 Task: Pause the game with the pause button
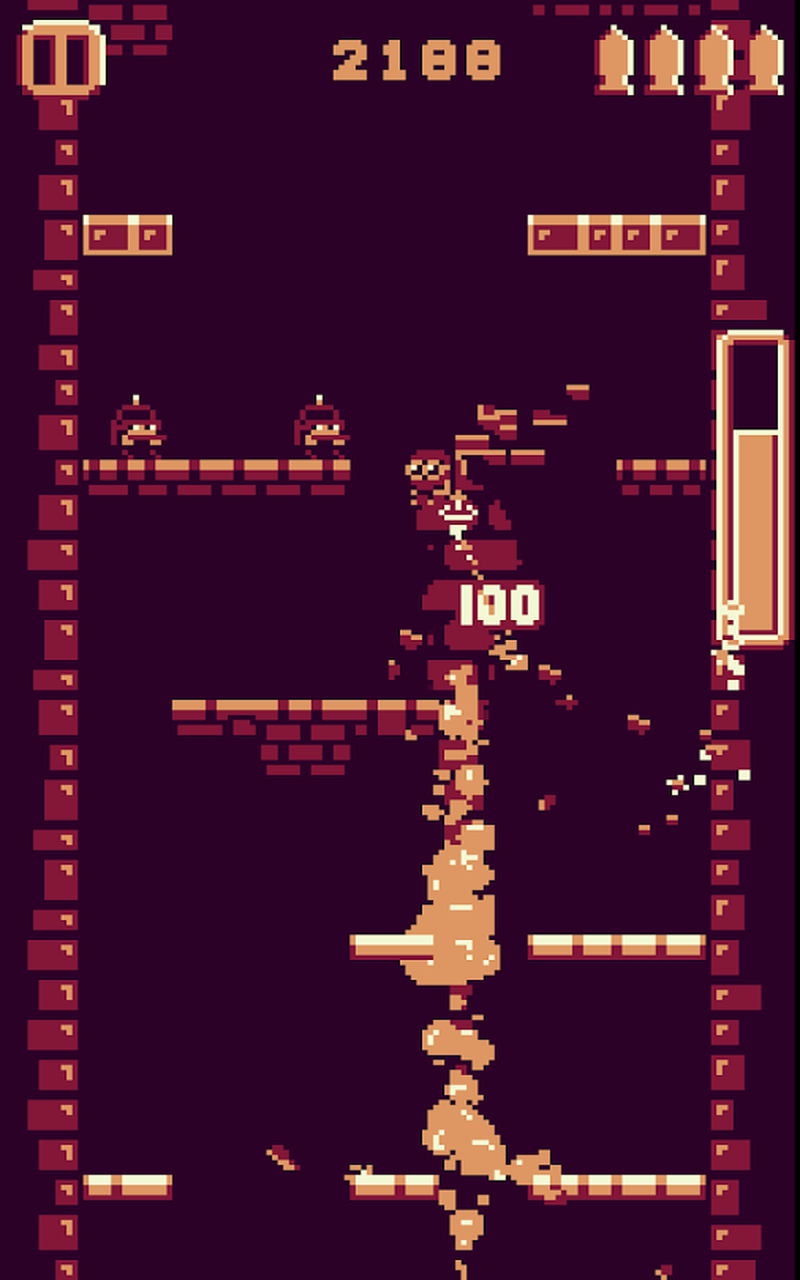[61, 59]
